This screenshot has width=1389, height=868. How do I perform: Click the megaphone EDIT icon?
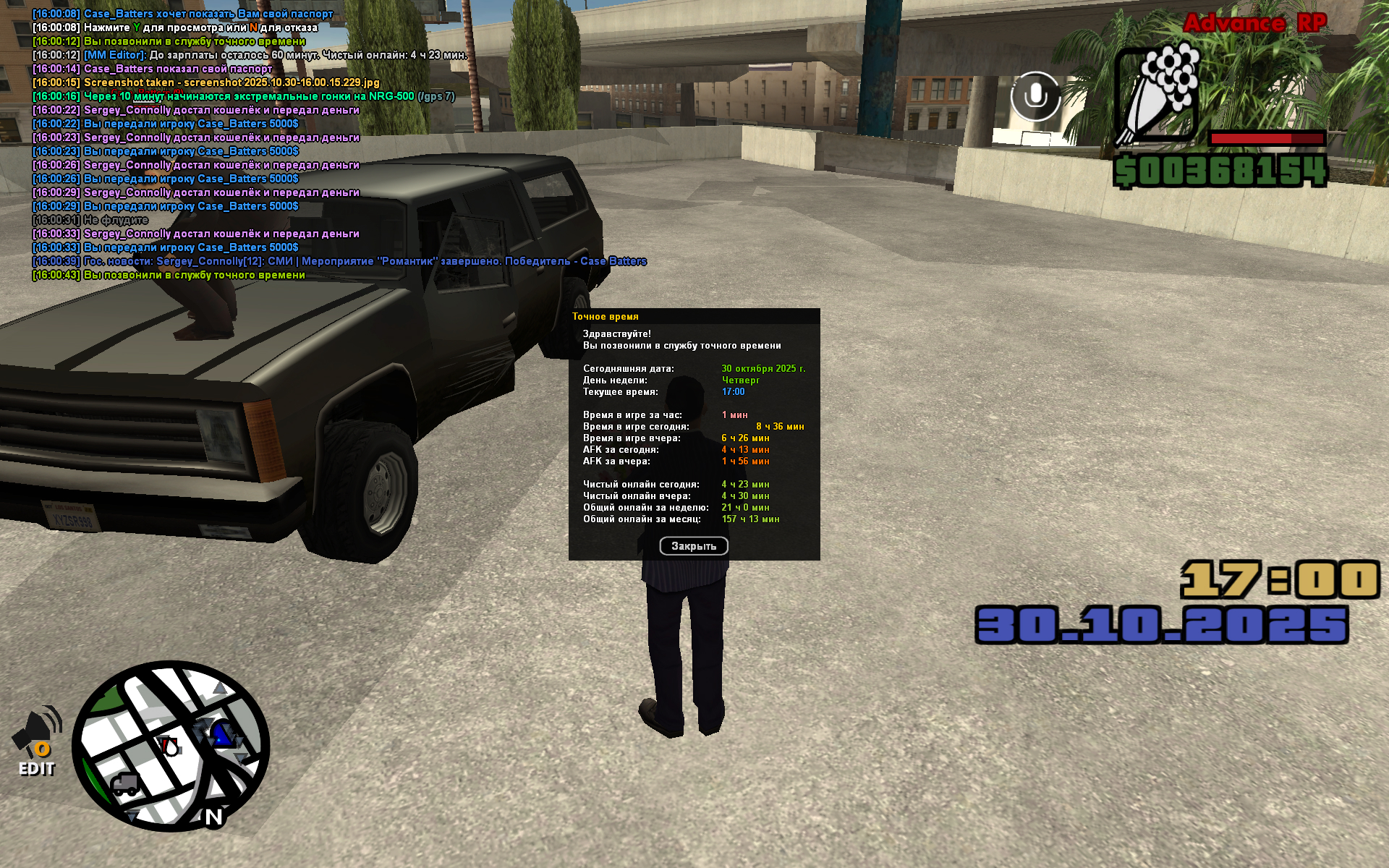coord(37,741)
